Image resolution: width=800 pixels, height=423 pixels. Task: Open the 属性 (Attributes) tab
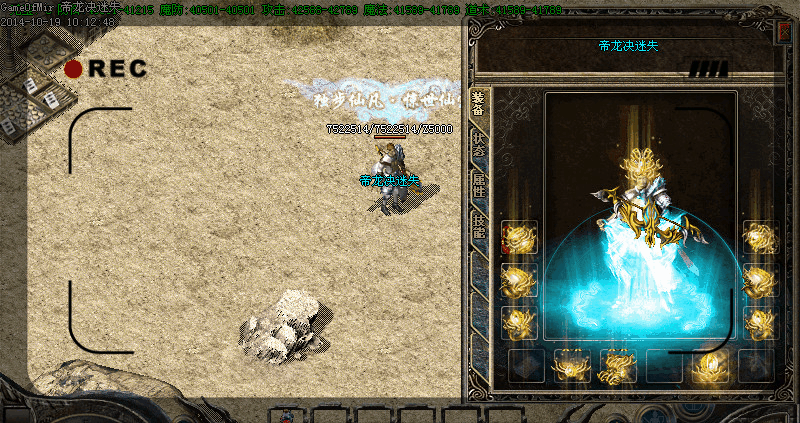pos(479,183)
